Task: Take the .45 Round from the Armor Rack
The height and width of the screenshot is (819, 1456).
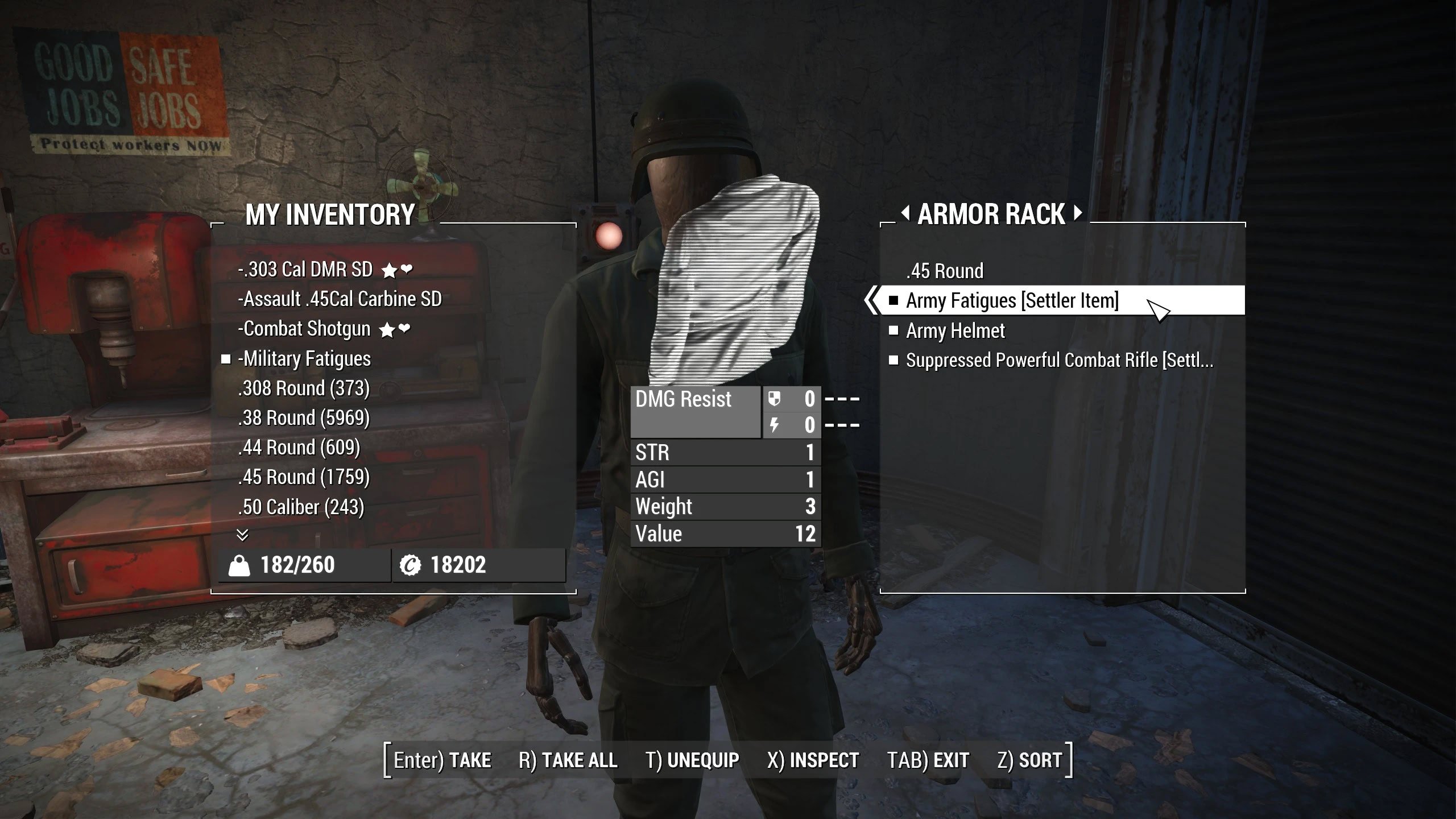Action: (945, 271)
